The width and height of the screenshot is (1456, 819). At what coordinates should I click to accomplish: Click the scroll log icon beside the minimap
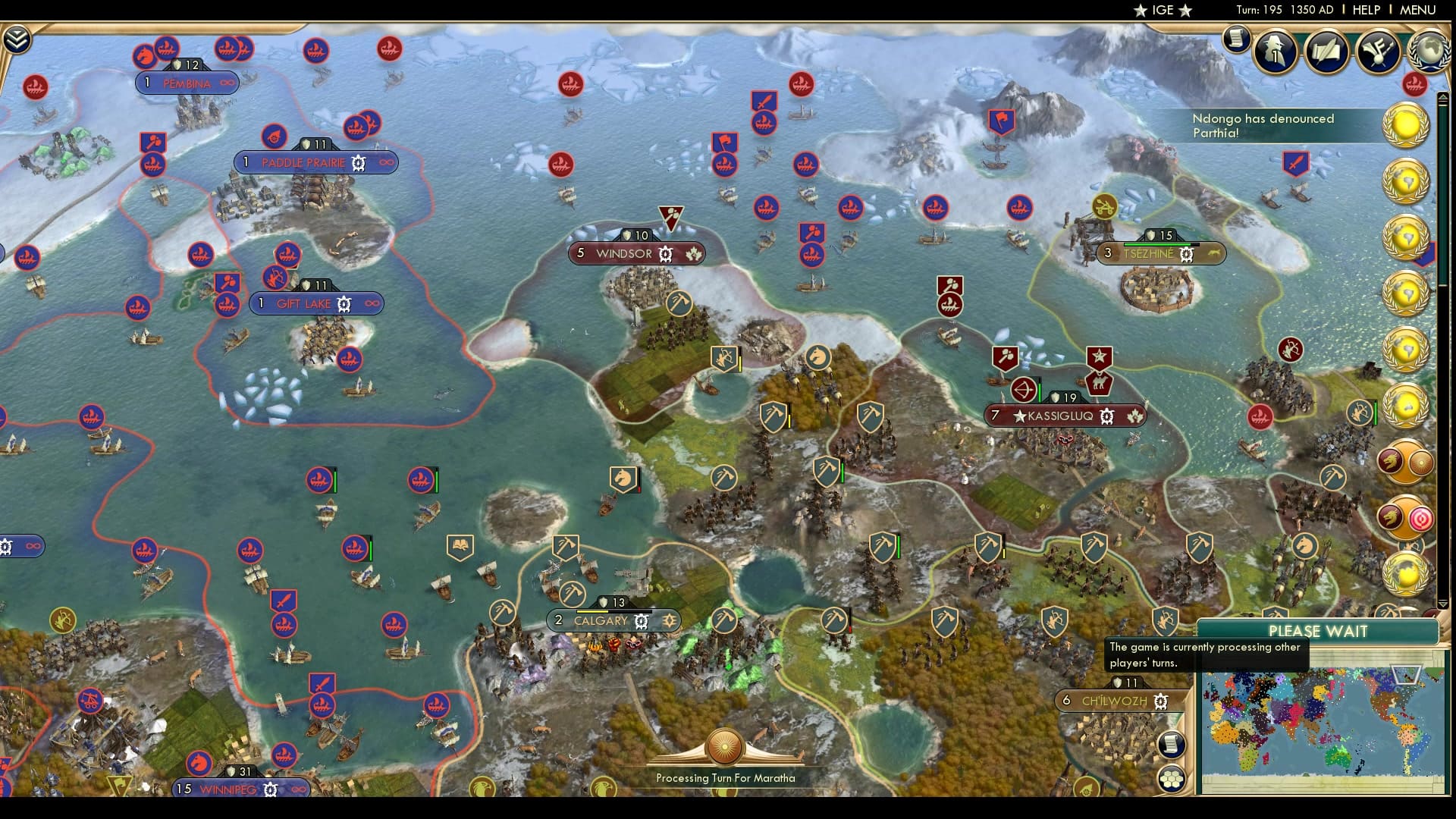[x=1172, y=745]
